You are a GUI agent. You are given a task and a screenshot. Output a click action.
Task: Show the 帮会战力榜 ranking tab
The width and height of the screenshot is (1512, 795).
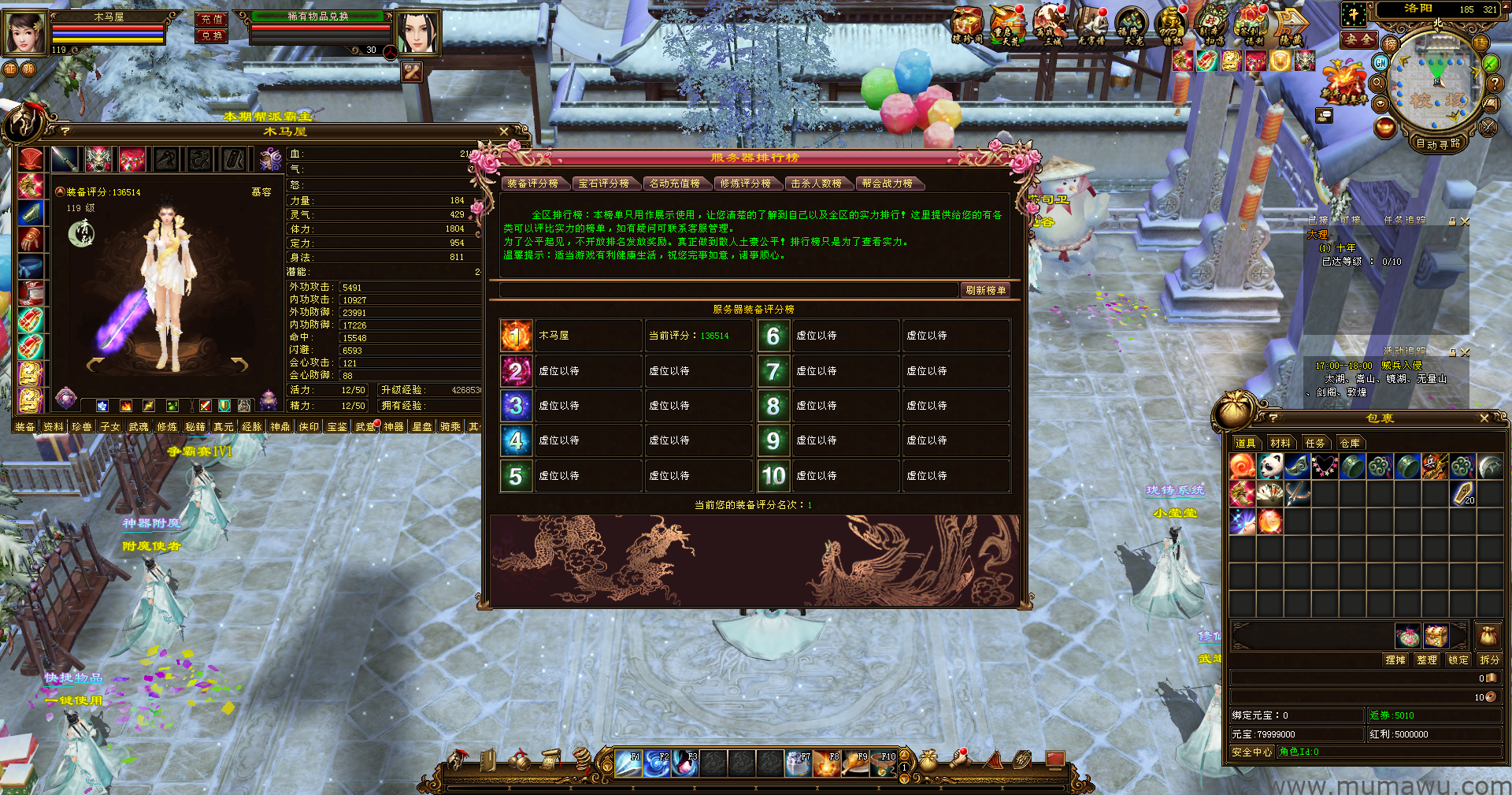(887, 184)
